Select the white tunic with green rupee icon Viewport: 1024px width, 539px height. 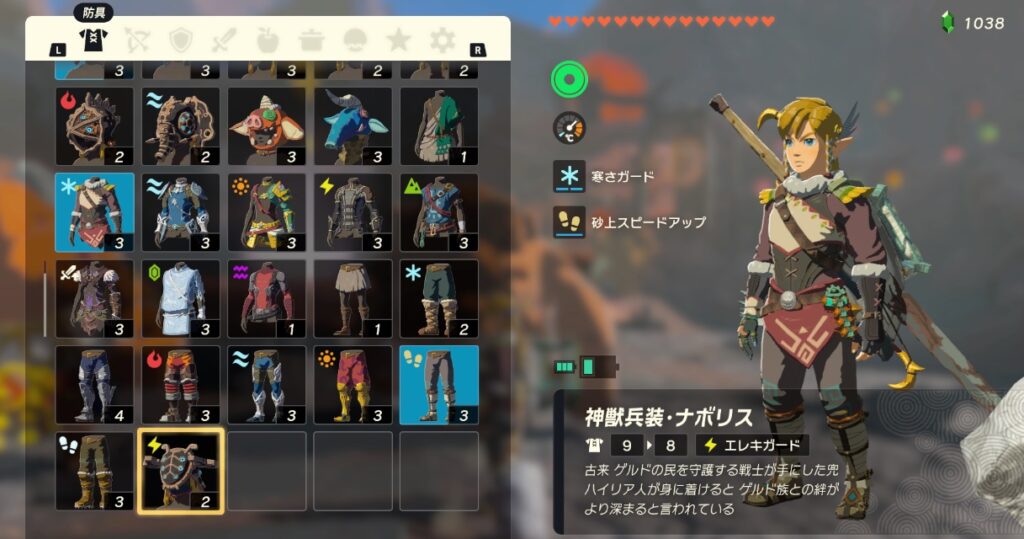pos(180,298)
